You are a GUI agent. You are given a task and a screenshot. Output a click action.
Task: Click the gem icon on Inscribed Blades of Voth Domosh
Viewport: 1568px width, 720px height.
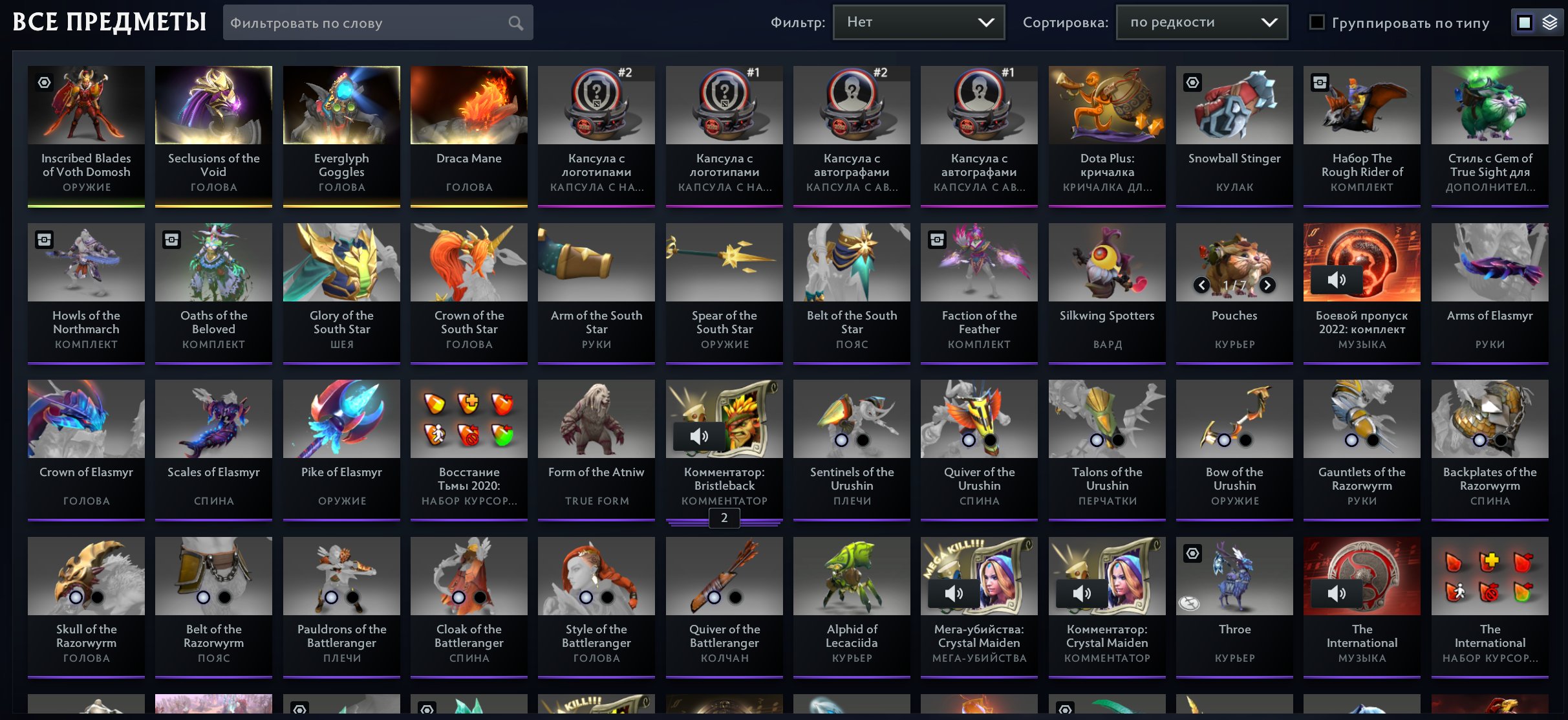point(44,82)
